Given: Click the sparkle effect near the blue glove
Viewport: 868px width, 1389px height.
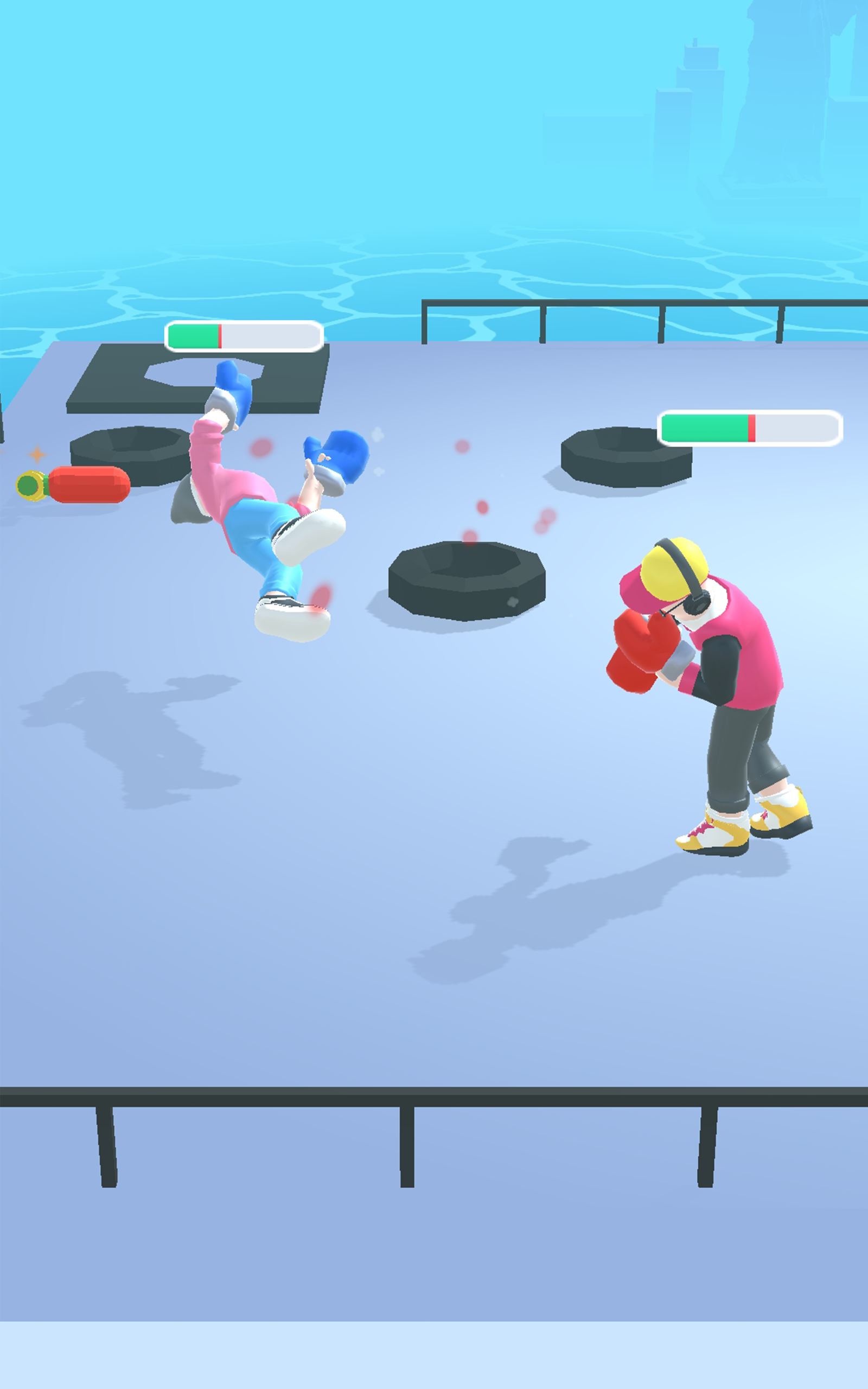Looking at the screenshot, I should point(379,436).
